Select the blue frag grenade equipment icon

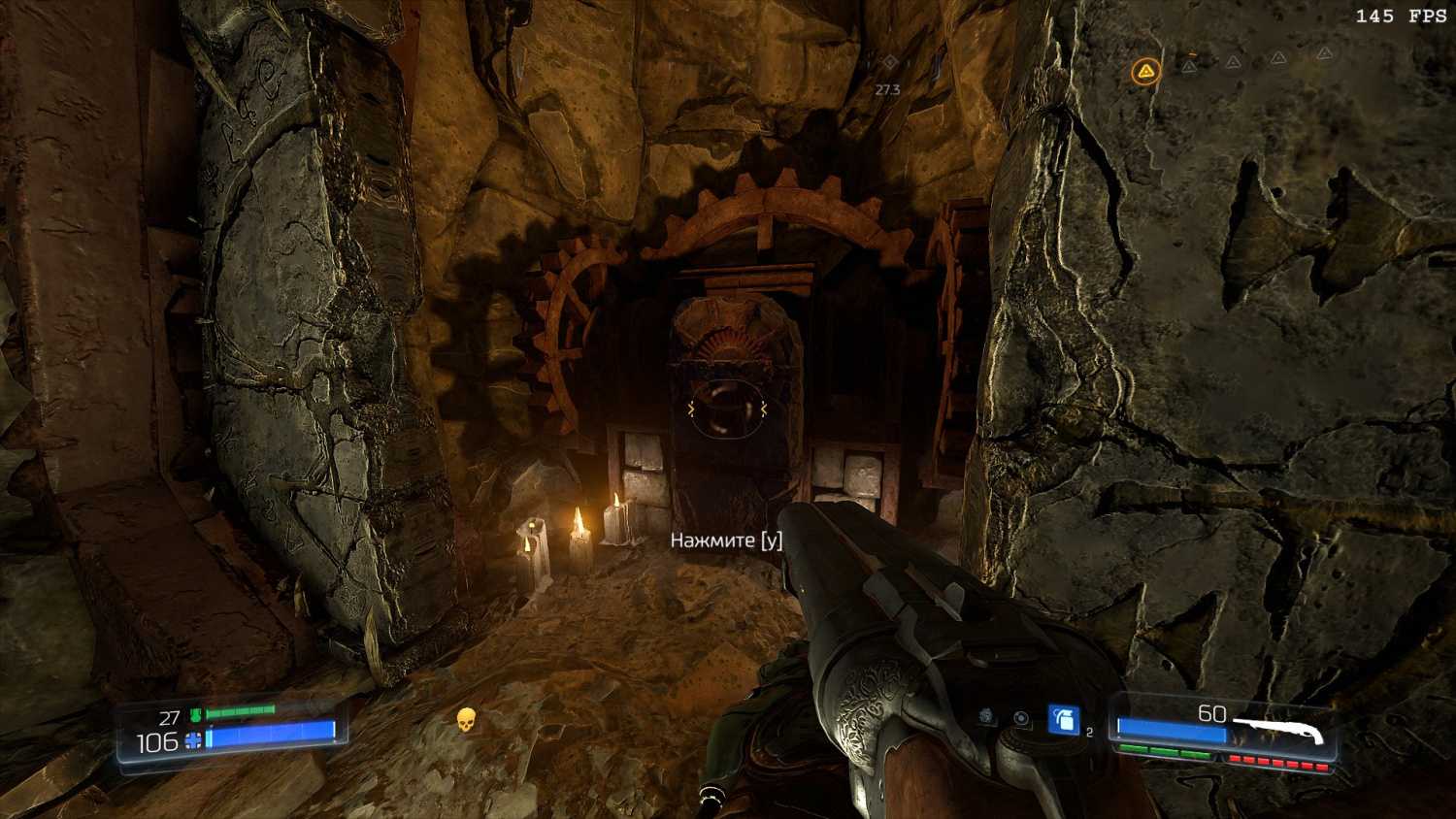(1063, 720)
